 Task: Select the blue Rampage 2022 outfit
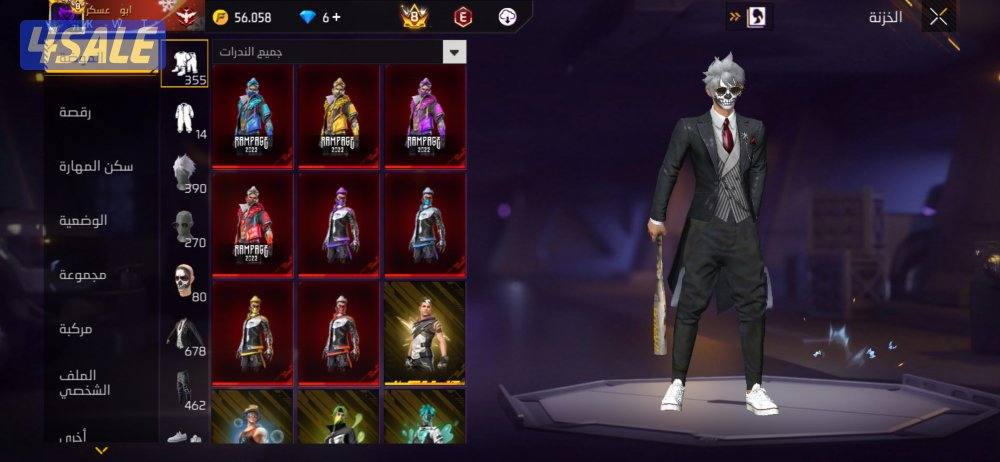(253, 115)
